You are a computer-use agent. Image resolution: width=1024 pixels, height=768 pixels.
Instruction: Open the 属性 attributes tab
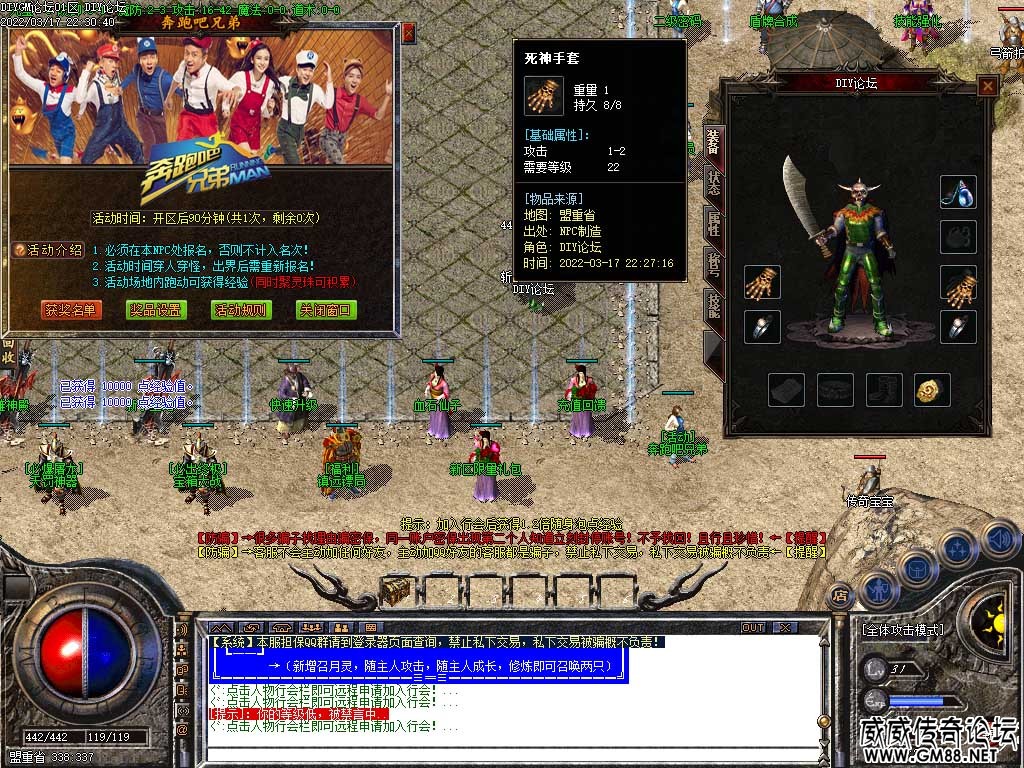714,223
